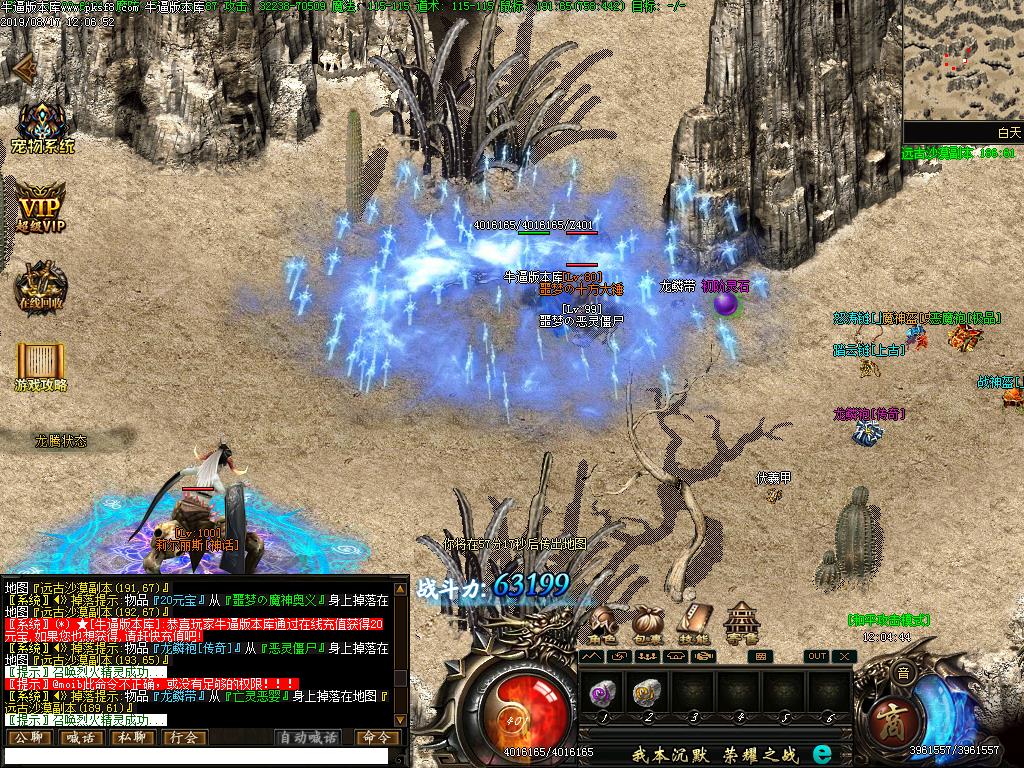
Task: Focus the chat text input box
Action: 195,757
